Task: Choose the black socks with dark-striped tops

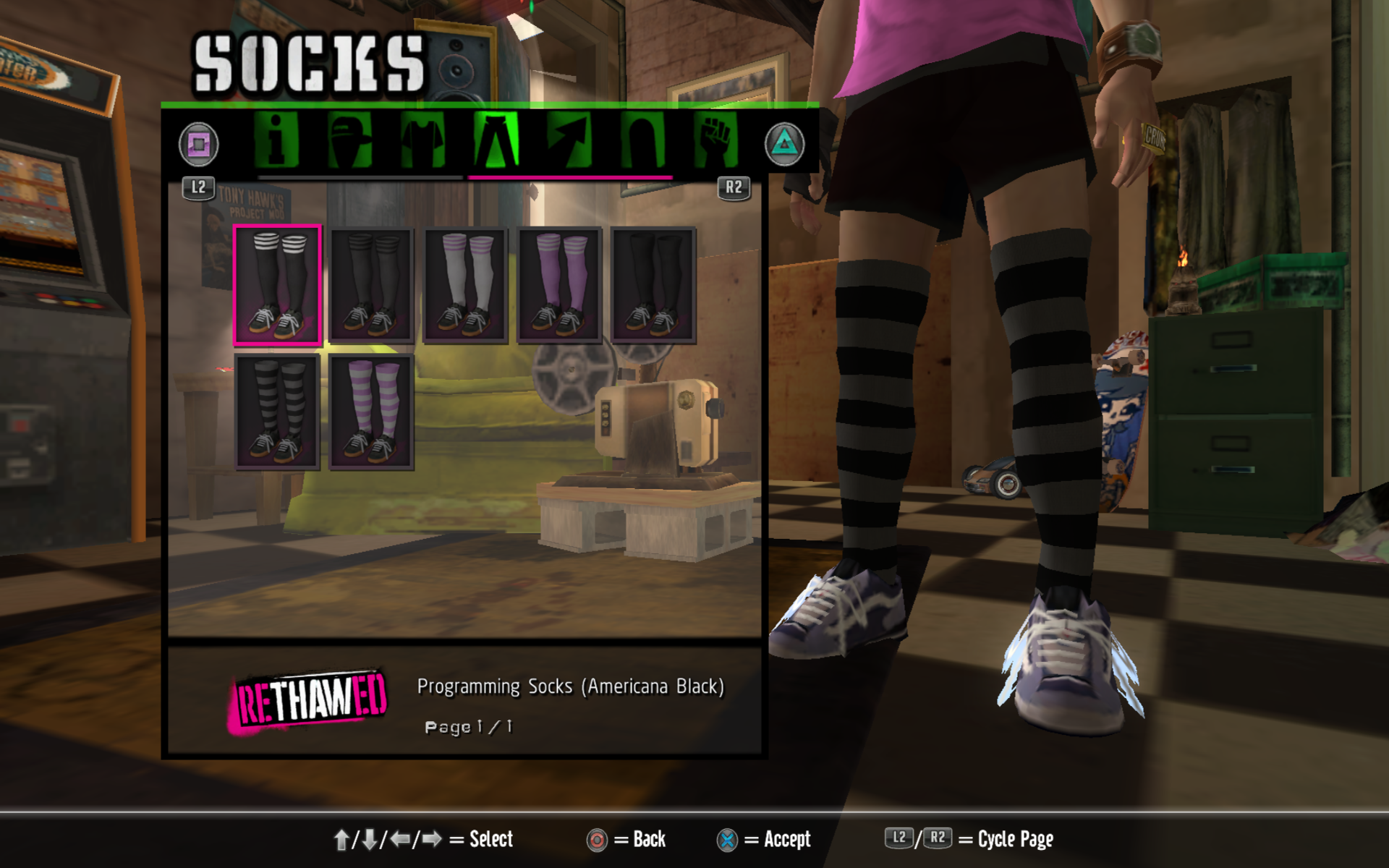Action: coord(371,285)
